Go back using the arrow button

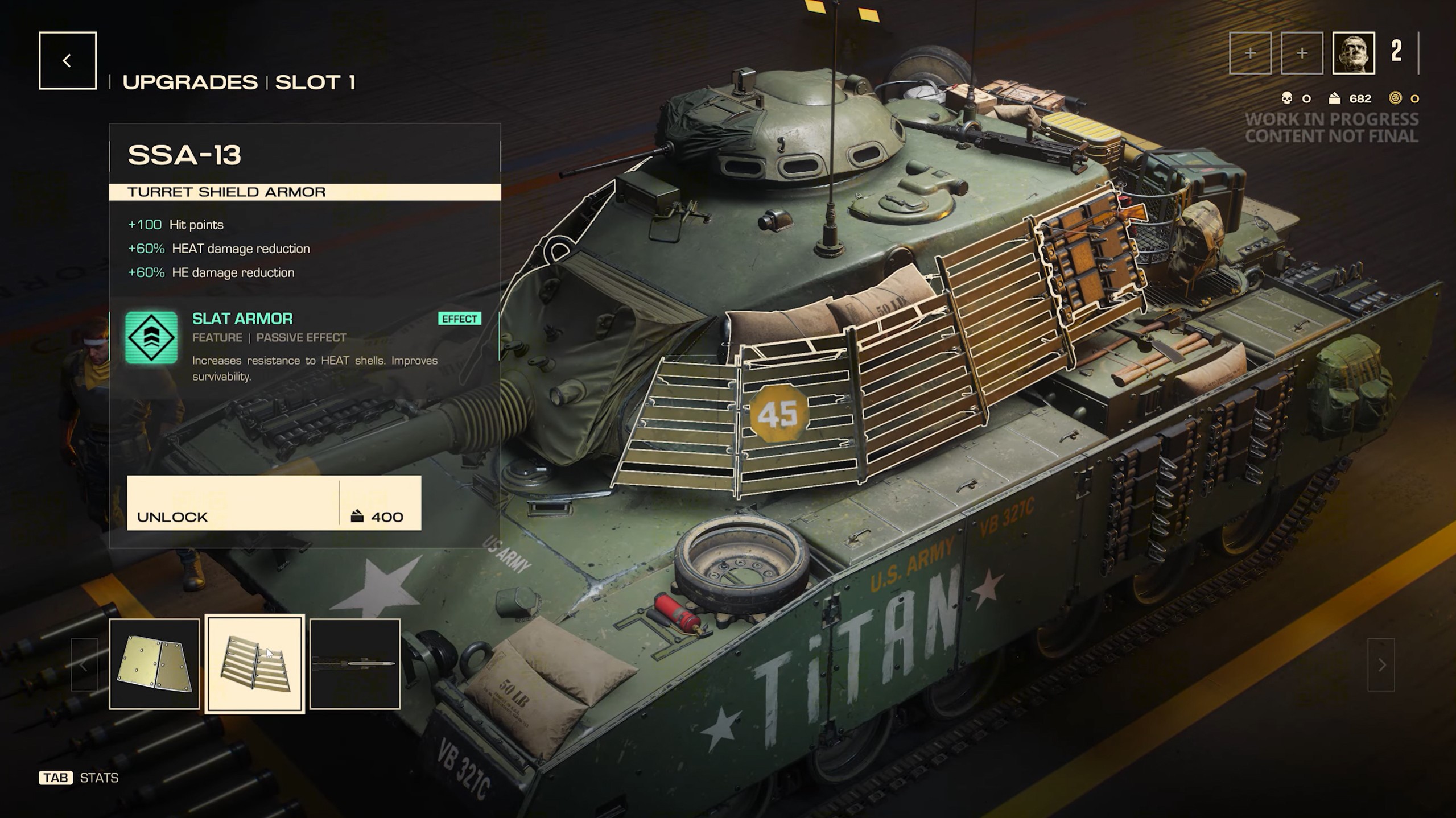coord(67,61)
